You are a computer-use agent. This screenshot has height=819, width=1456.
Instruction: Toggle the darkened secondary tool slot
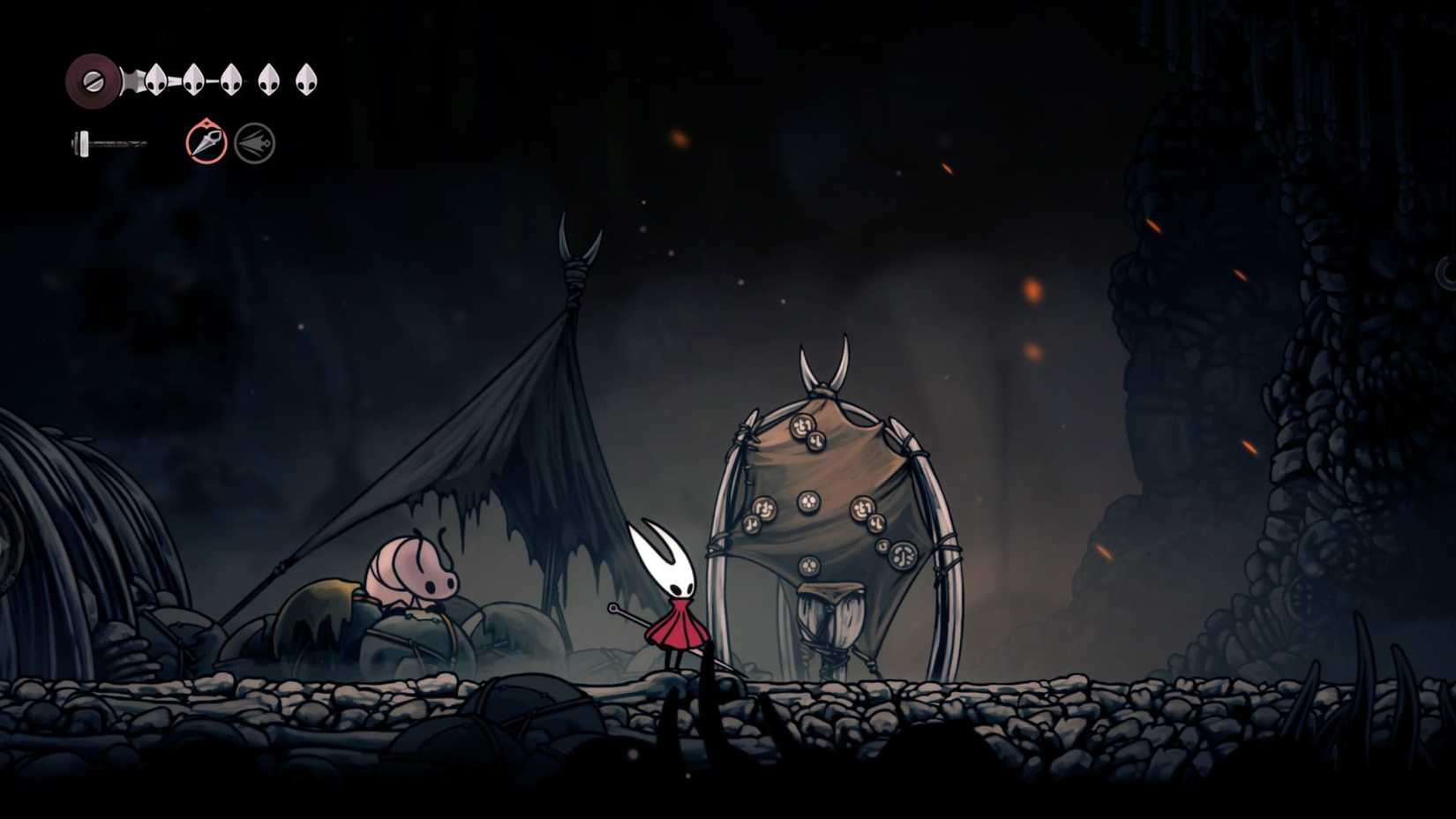[255, 143]
